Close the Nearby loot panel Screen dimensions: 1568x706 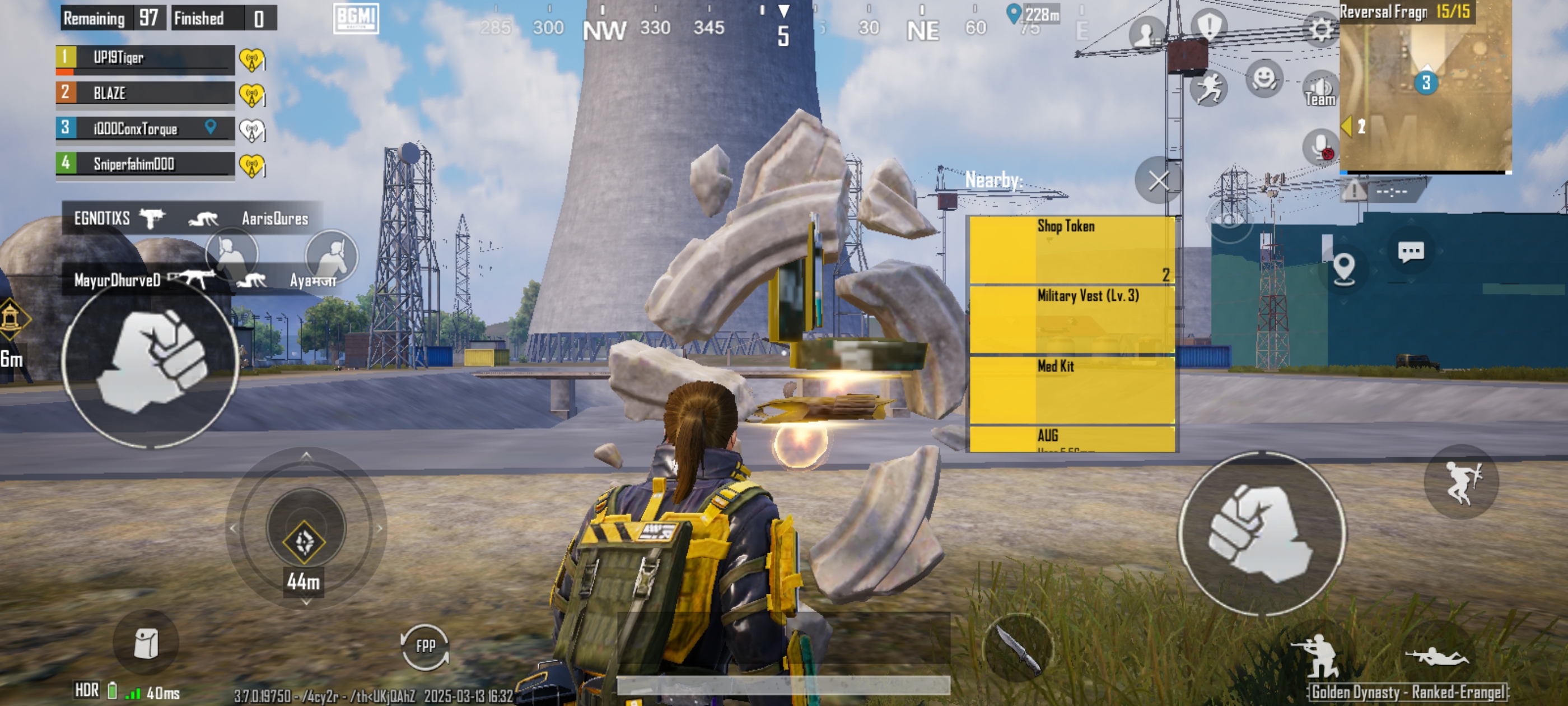tap(1157, 181)
